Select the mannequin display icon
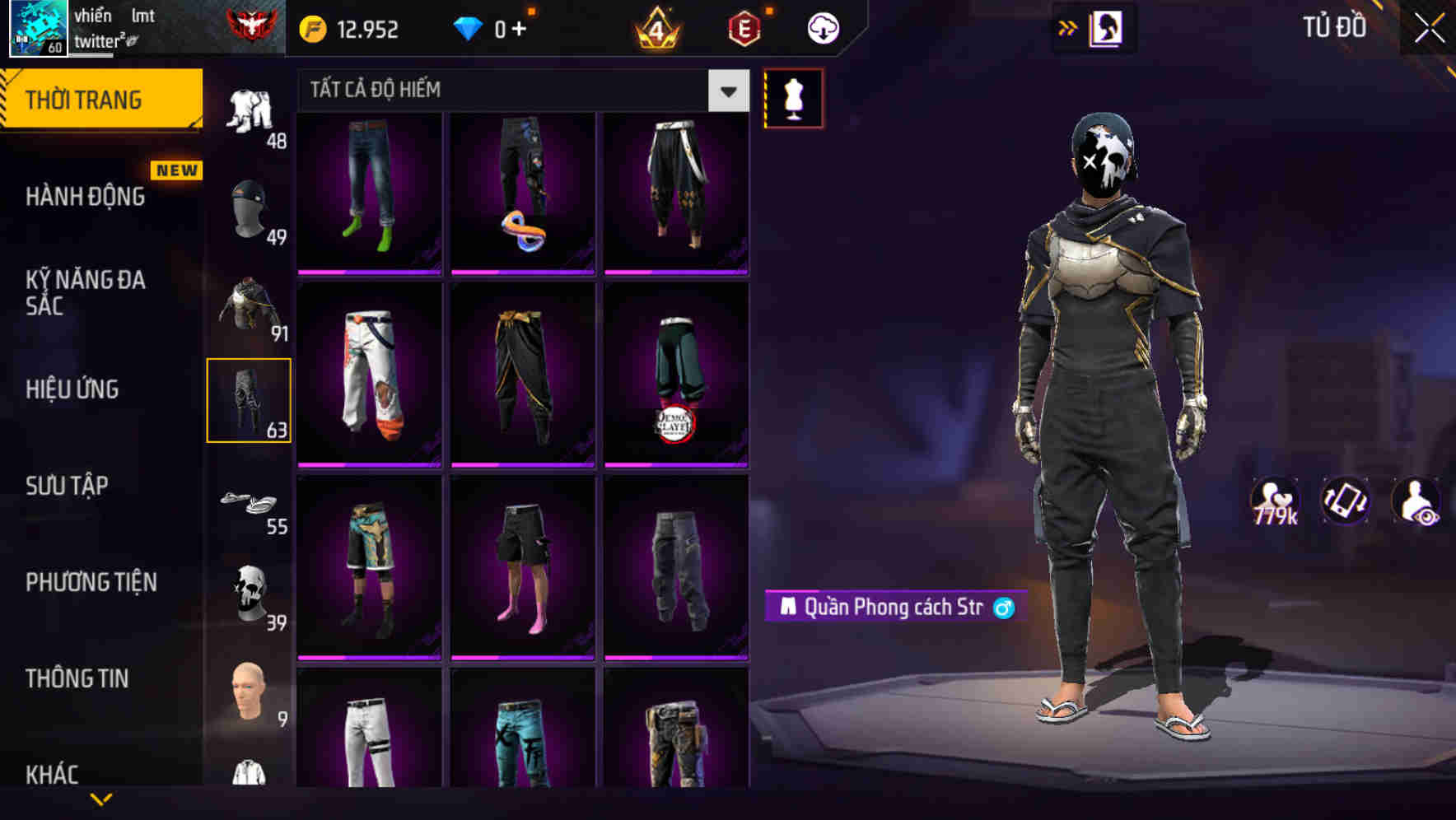1456x820 pixels. 793,99
